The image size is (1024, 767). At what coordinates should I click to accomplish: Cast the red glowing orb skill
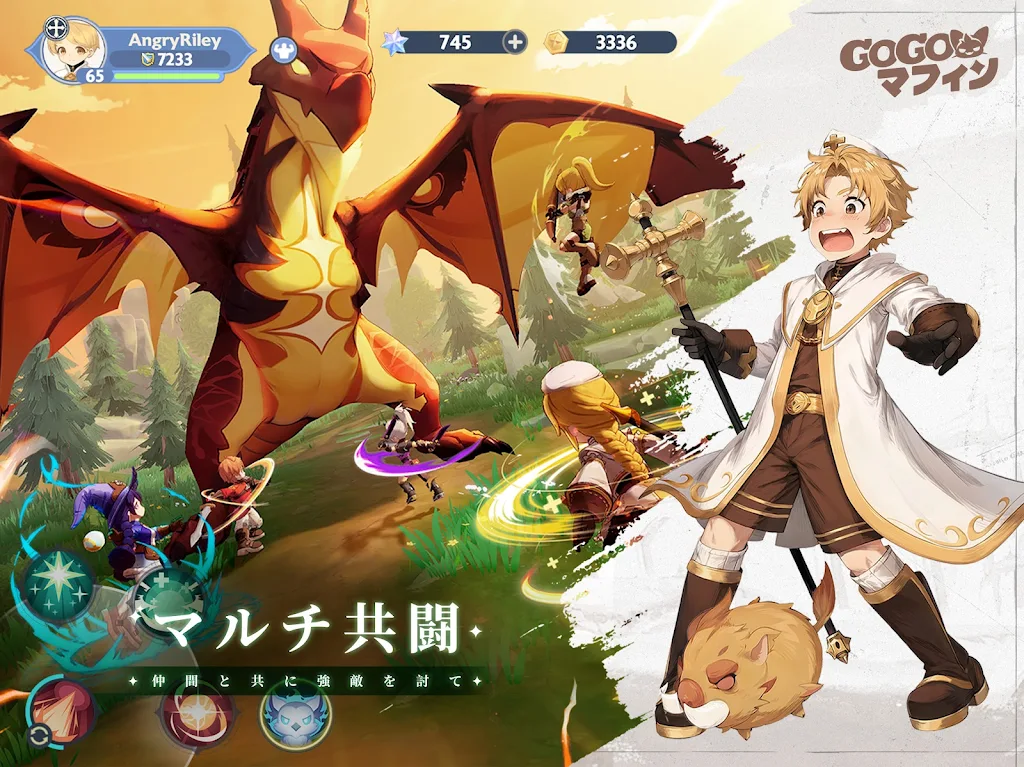coord(198,712)
